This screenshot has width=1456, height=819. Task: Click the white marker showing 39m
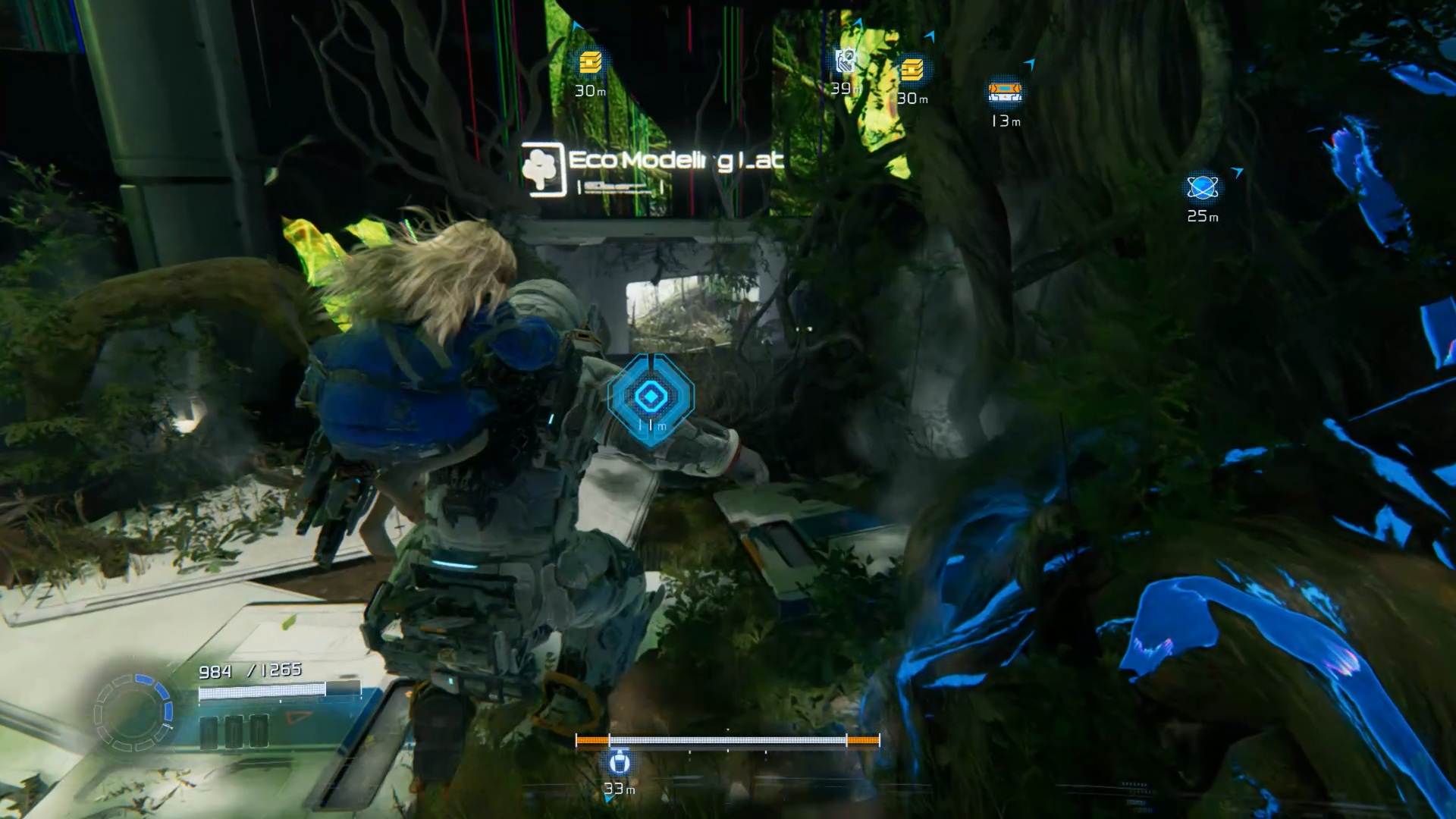coord(845,62)
